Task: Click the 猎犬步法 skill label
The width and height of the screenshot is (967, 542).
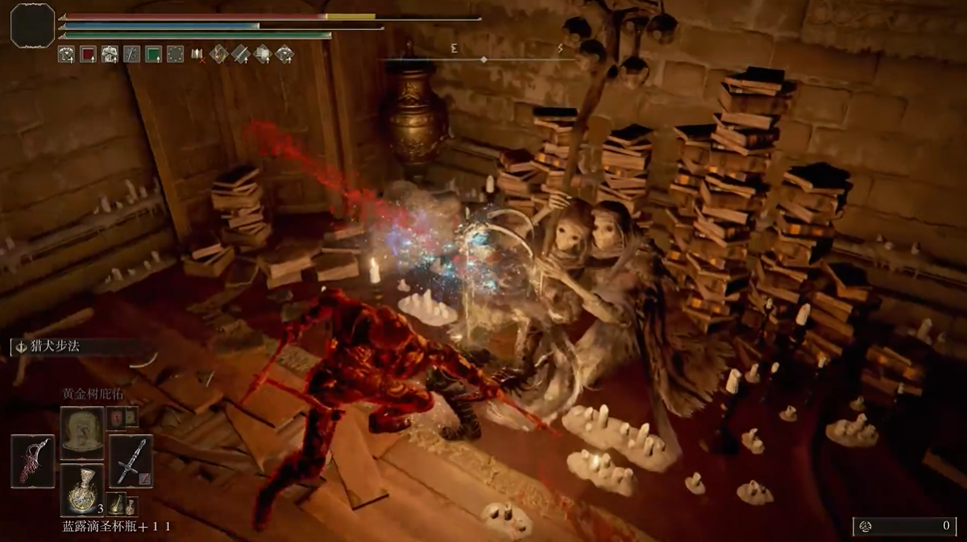Action: point(55,347)
